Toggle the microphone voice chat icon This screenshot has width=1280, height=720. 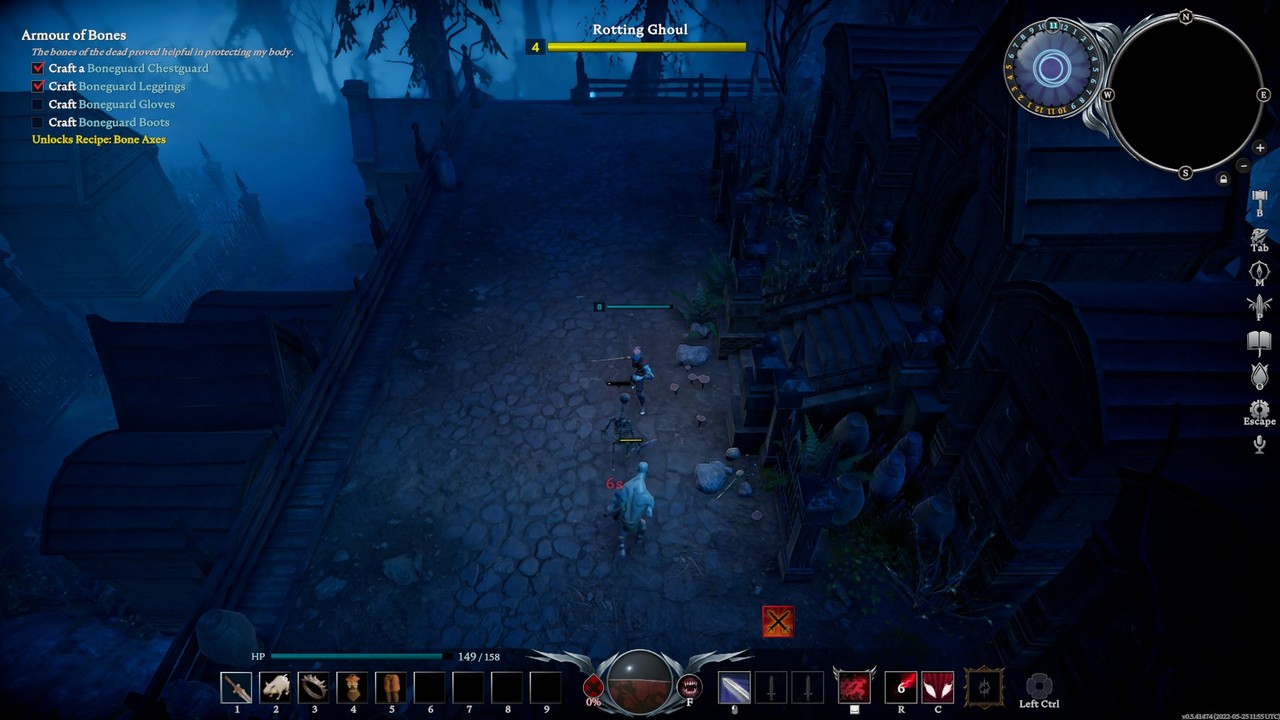click(1259, 445)
